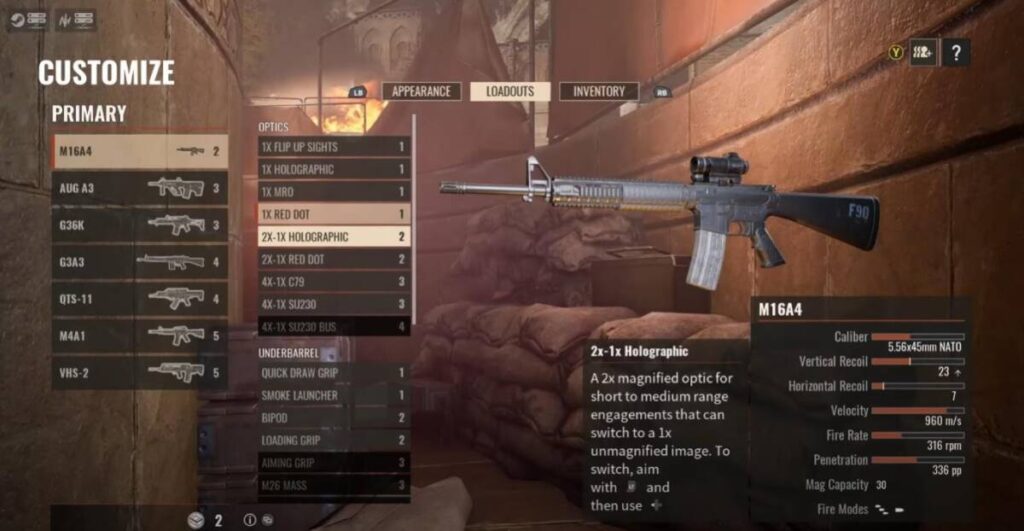Open the question mark help button
The image size is (1024, 531).
956,52
